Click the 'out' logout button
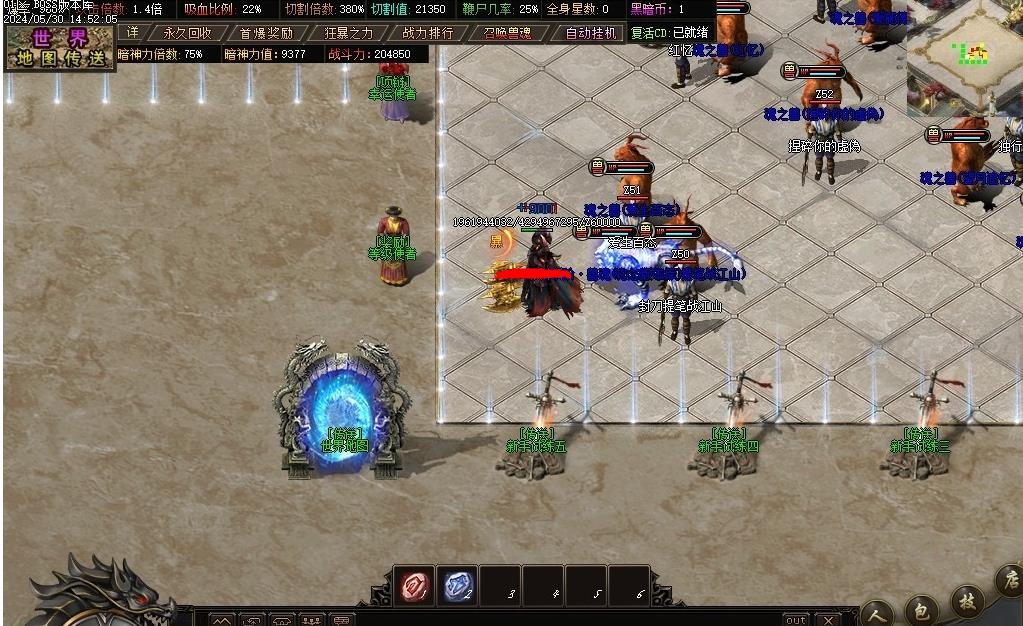Image resolution: width=1023 pixels, height=626 pixels. pos(795,620)
